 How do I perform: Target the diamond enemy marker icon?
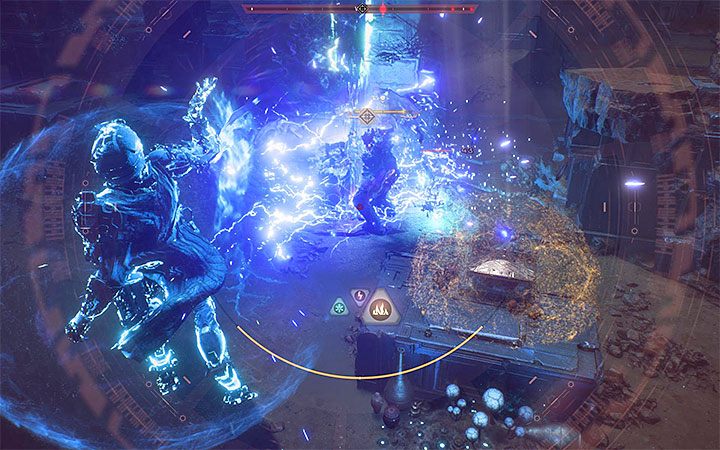click(367, 116)
